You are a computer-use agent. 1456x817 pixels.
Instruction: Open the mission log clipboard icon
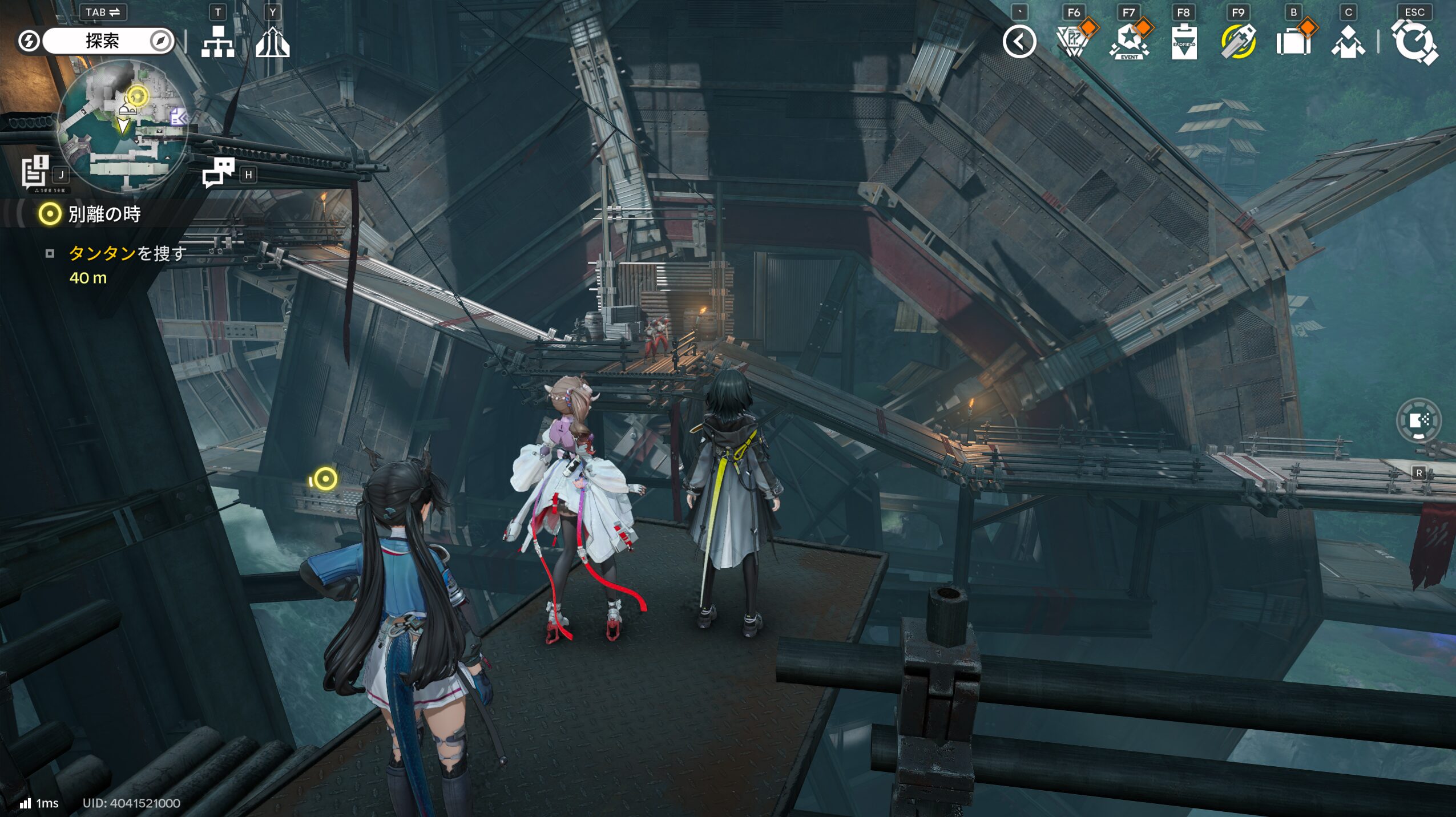35,171
